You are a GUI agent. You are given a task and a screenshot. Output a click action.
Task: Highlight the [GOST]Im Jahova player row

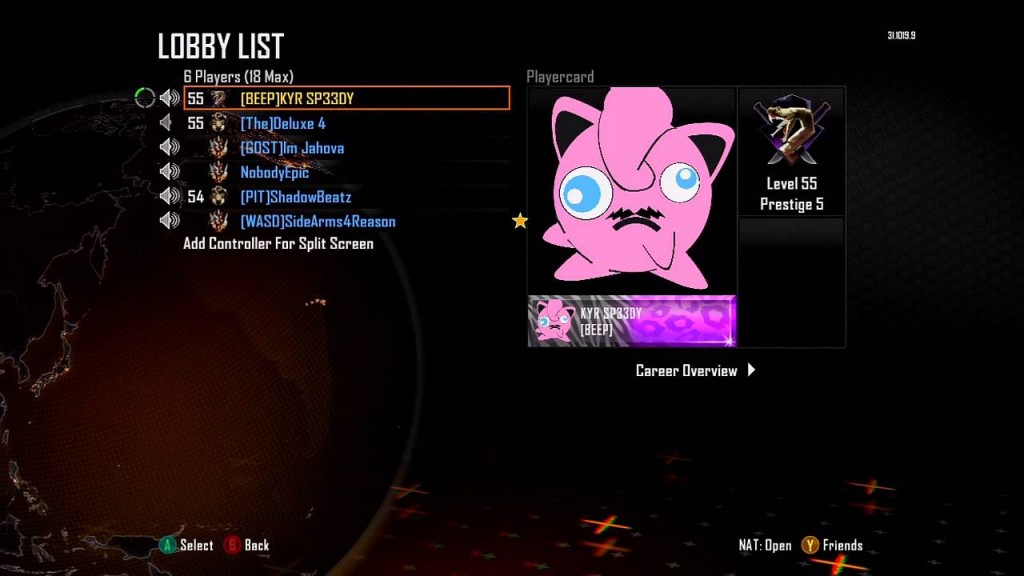[x=292, y=148]
